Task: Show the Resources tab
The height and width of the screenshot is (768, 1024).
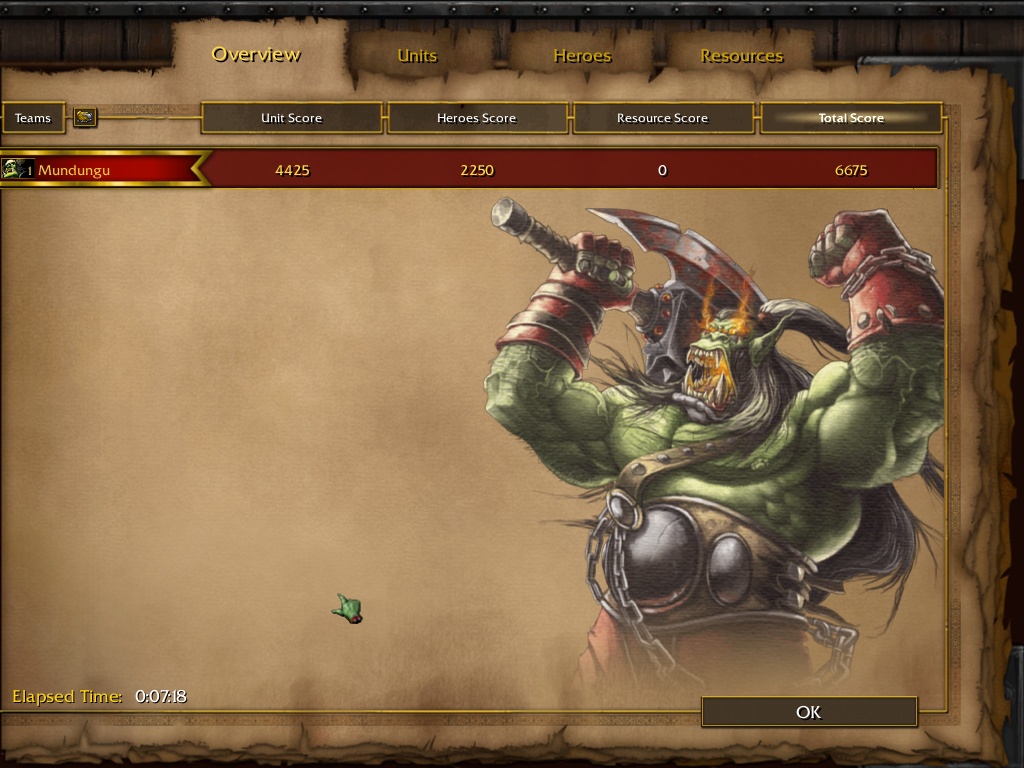Action: (741, 56)
